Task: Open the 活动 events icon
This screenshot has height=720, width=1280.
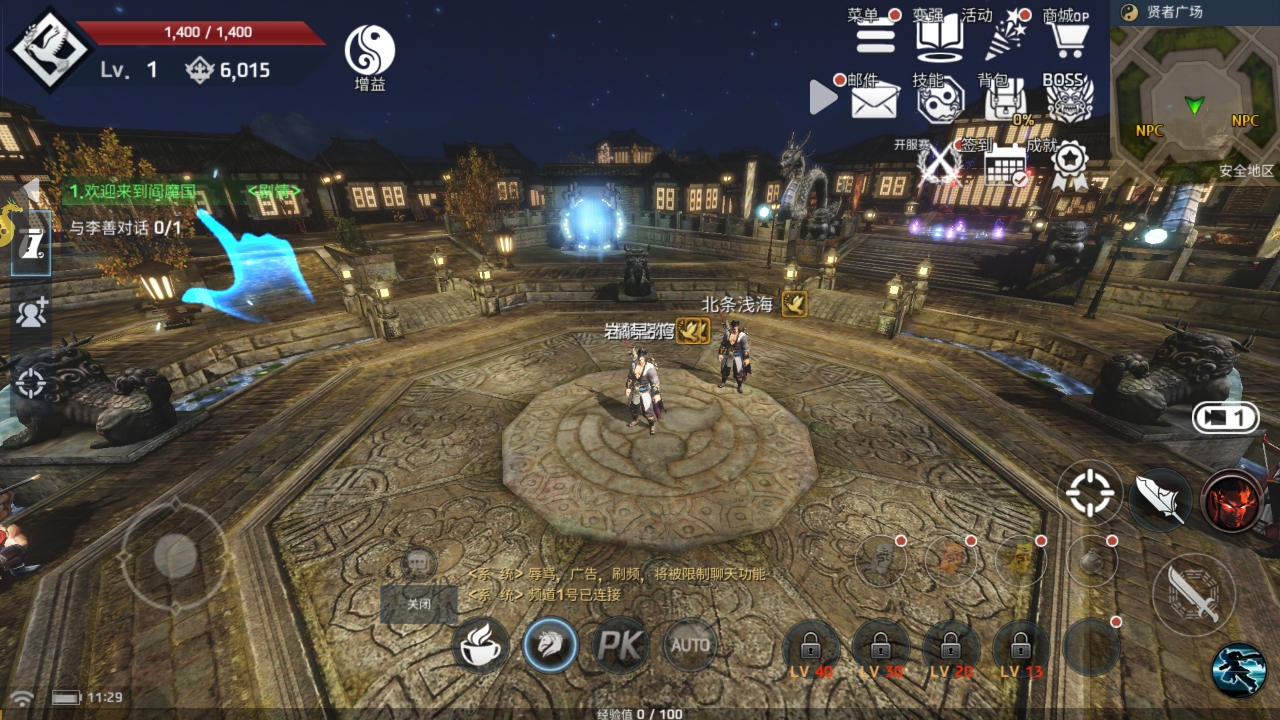Action: 1004,37
